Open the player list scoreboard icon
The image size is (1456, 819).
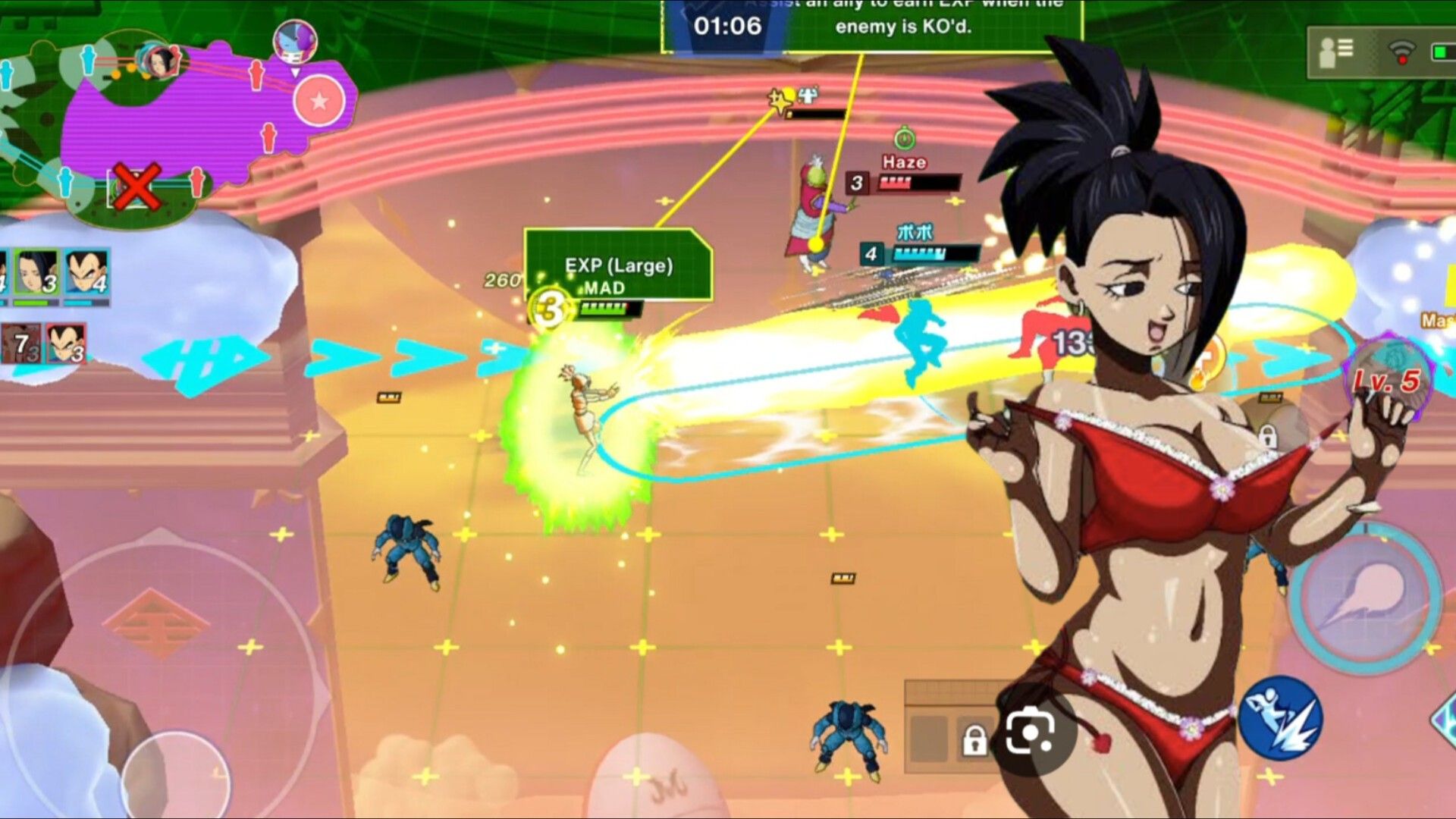[x=1336, y=52]
